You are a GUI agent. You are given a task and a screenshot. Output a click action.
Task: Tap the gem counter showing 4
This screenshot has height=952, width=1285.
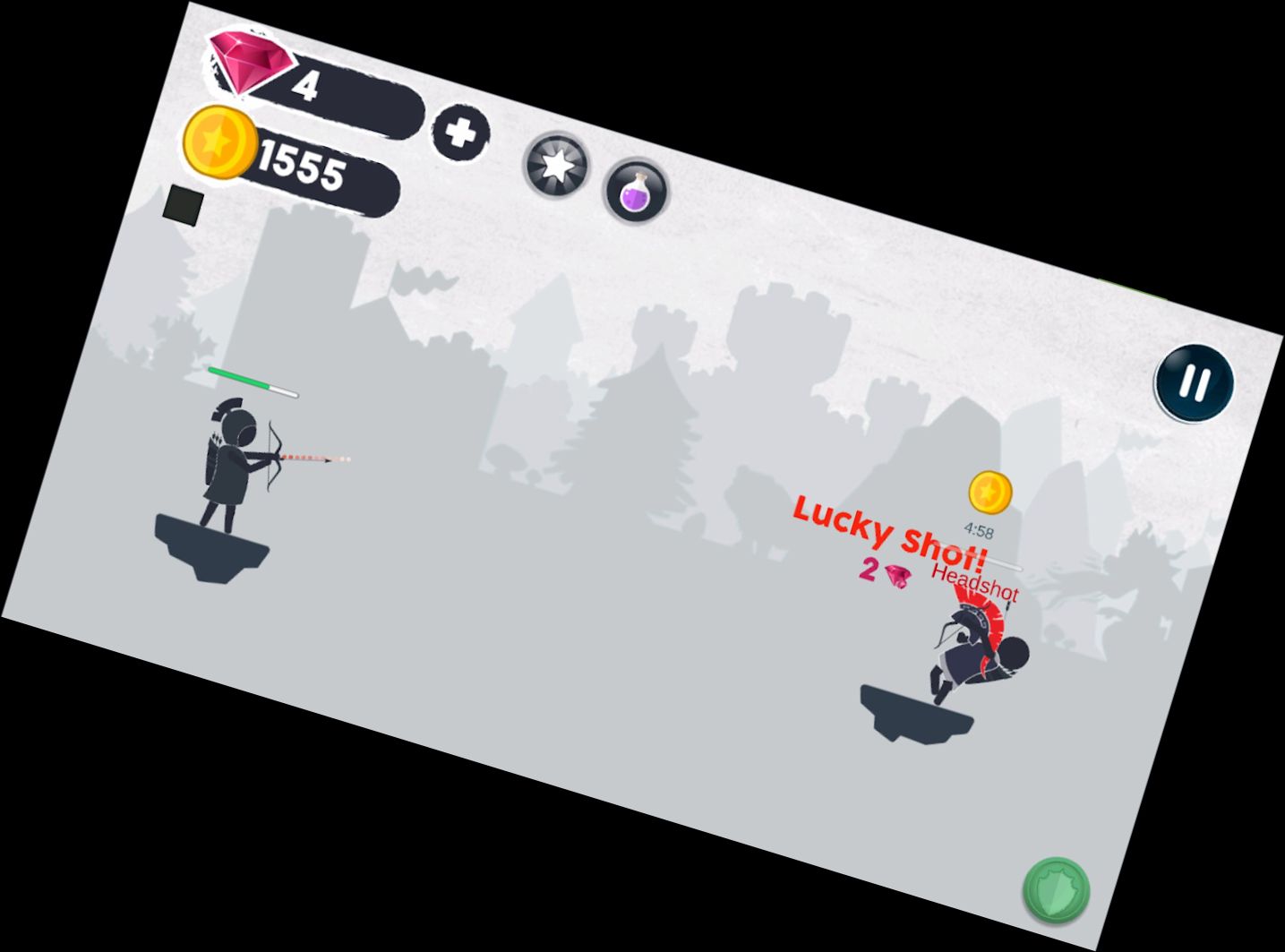(308, 85)
